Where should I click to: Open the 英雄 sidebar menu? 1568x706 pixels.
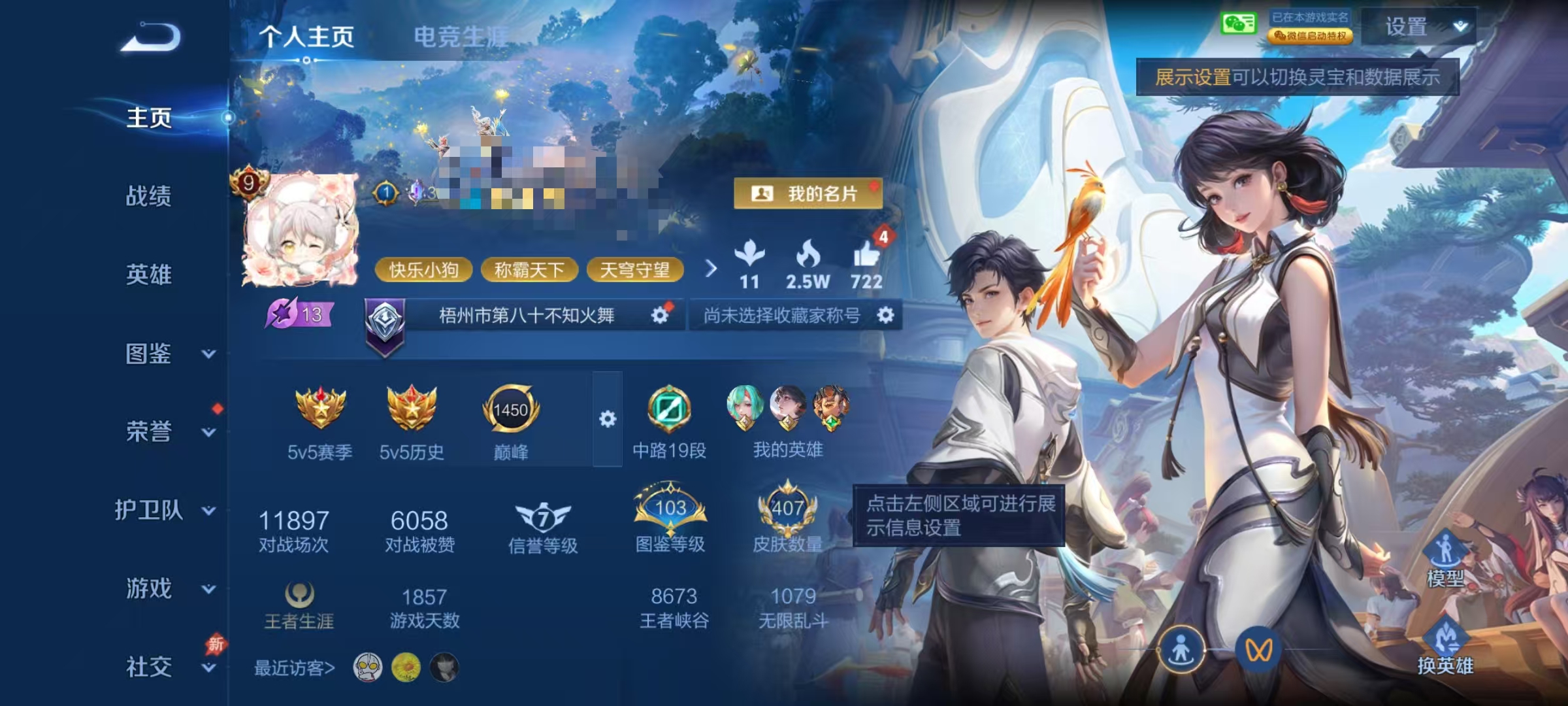coord(147,276)
